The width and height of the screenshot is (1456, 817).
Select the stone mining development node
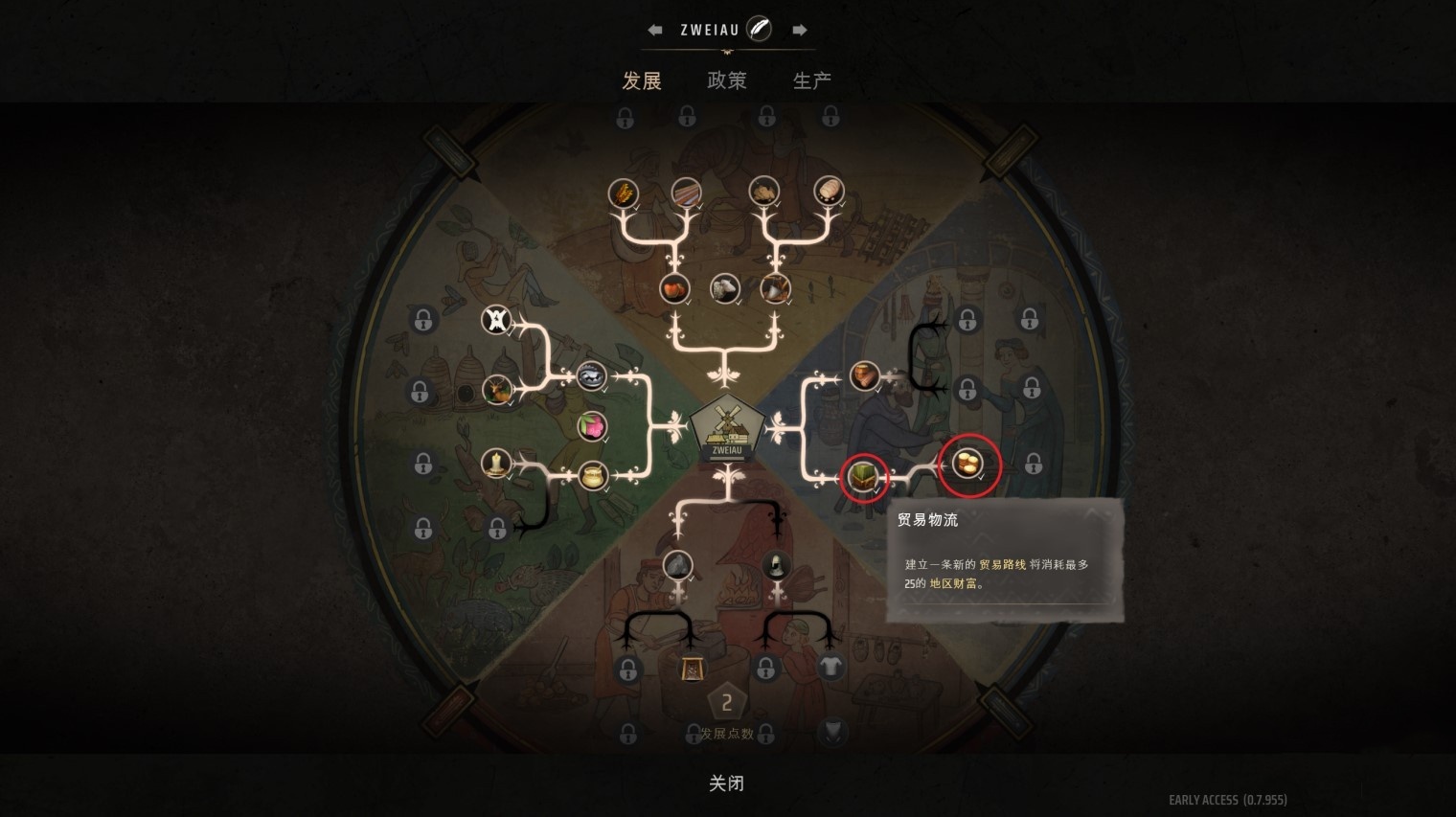pyautogui.click(x=679, y=567)
